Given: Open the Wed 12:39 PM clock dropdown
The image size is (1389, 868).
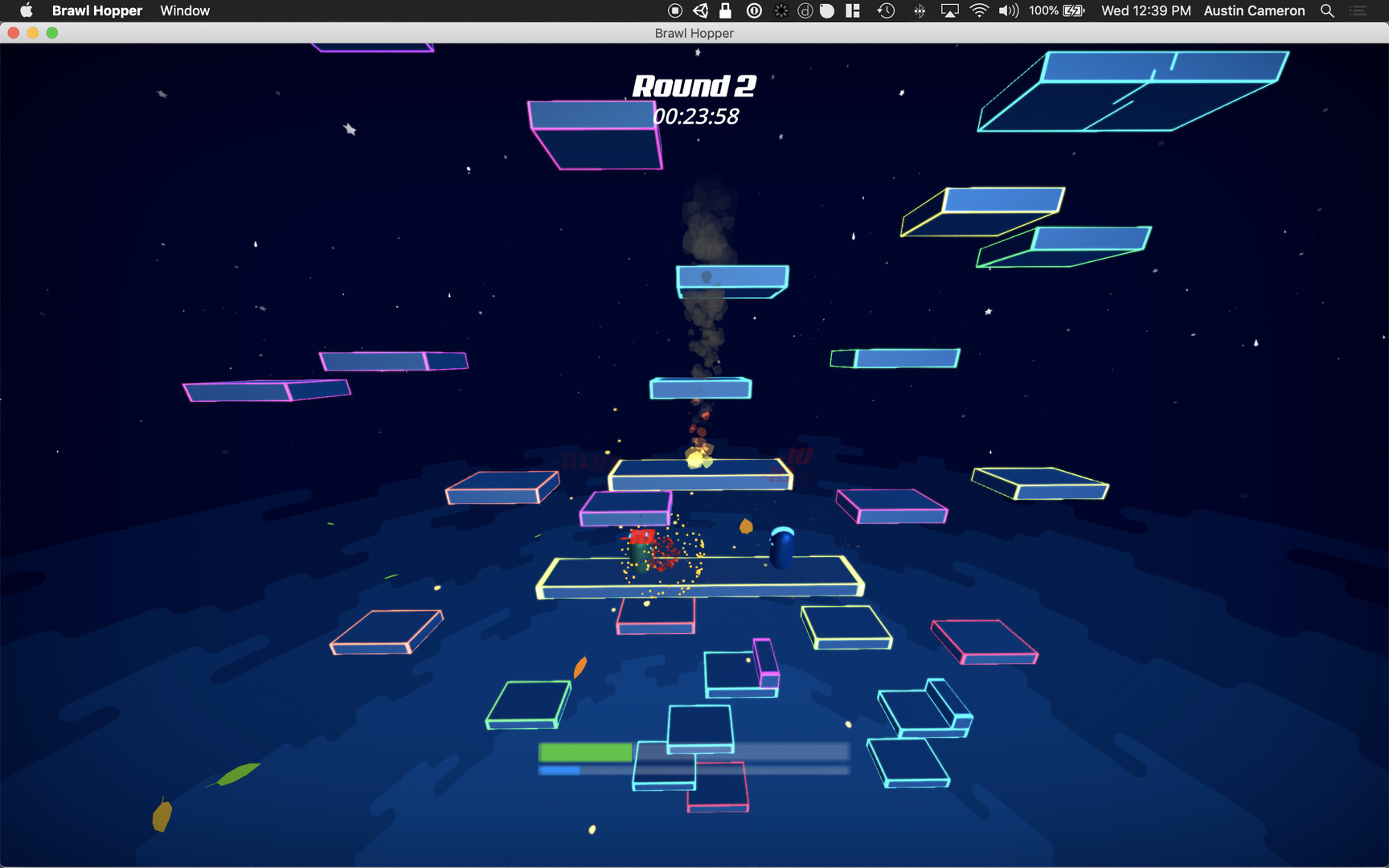Looking at the screenshot, I should 1145,10.
